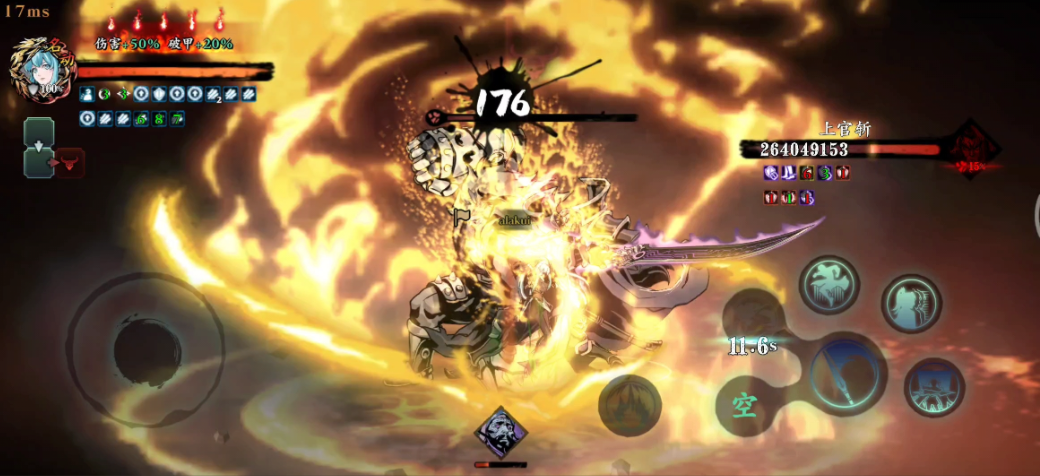Tap the red bull-head boss room marker

[71, 163]
